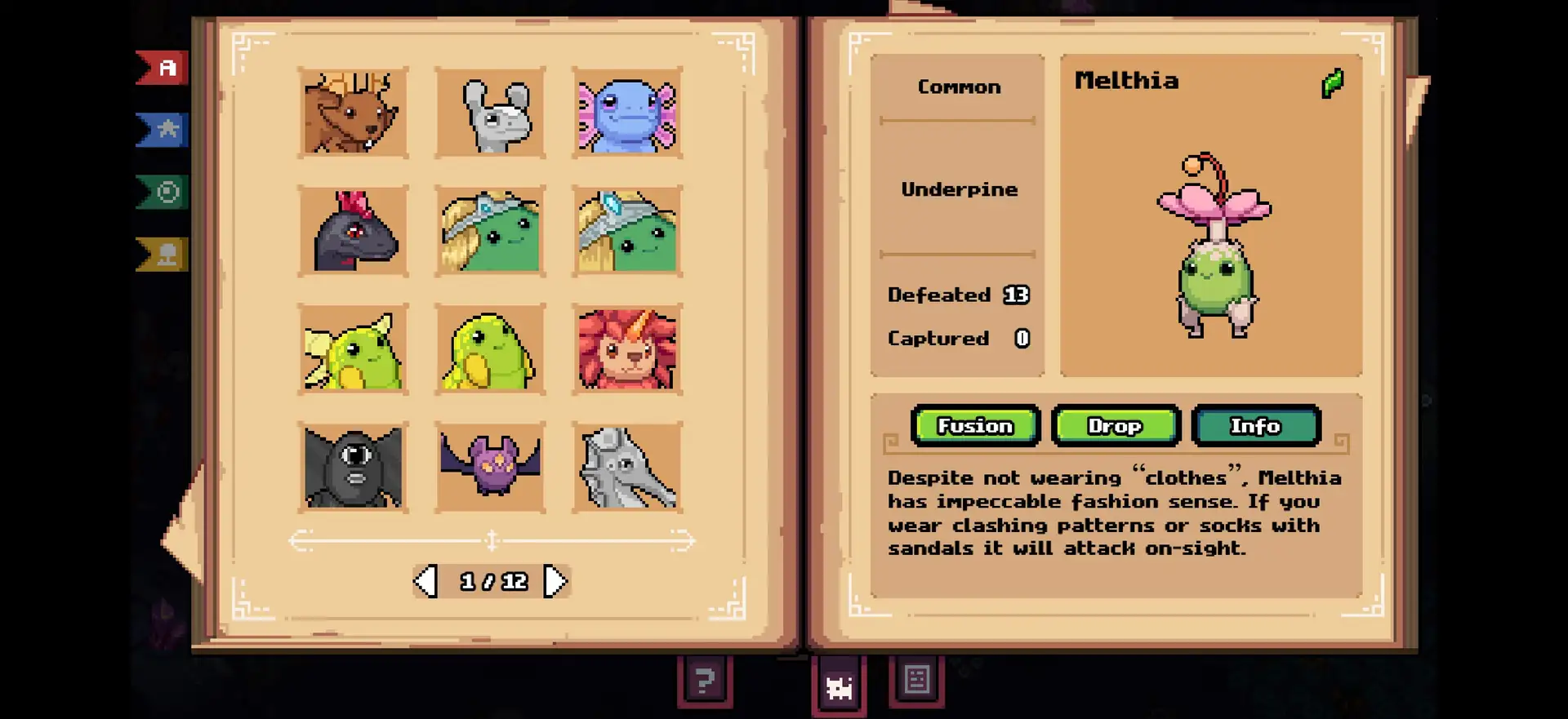Screen dimensions: 1568x719
Task: Select the Info button
Action: [1256, 426]
